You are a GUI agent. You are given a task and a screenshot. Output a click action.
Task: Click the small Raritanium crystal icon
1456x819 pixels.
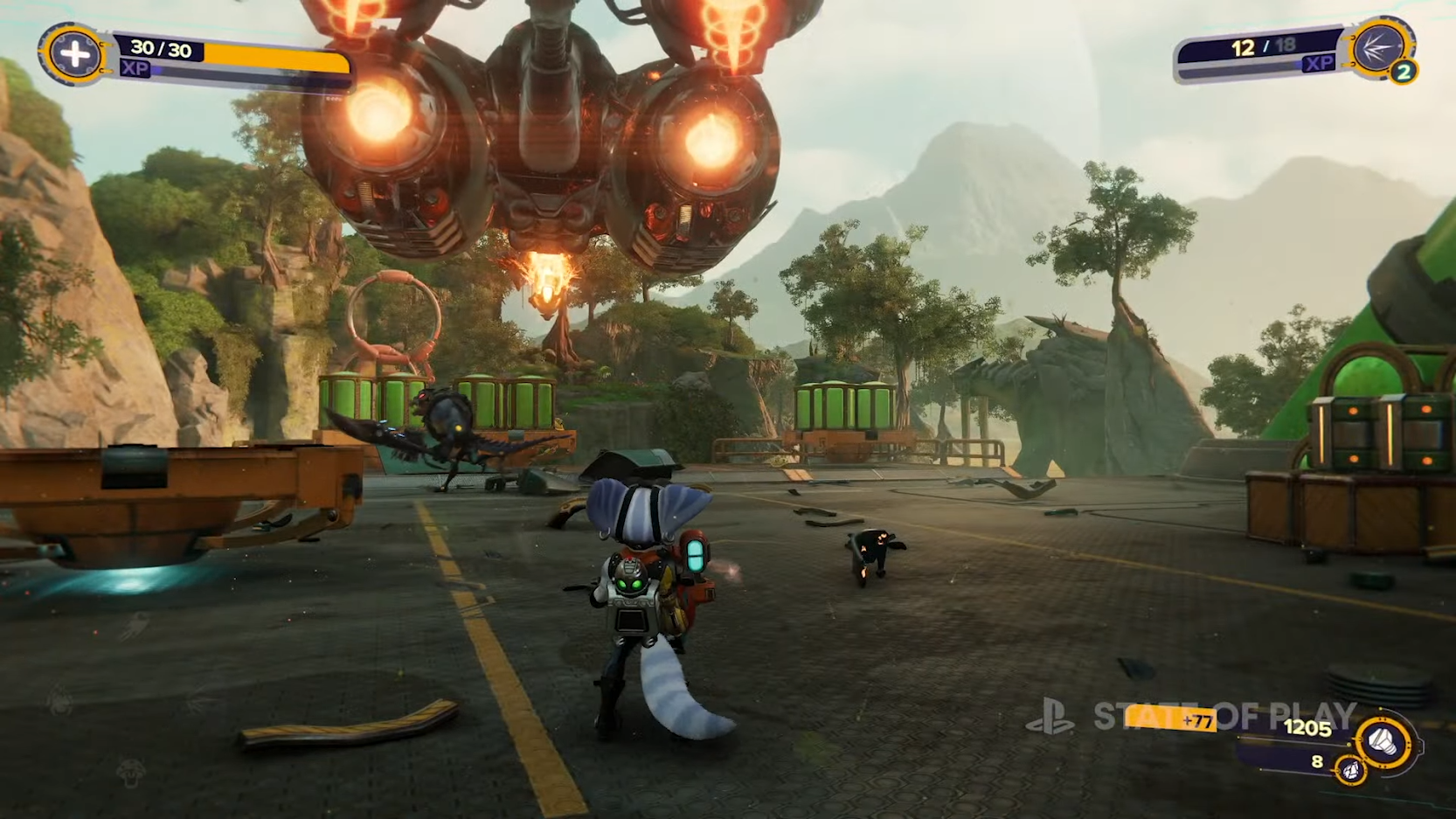point(1350,770)
